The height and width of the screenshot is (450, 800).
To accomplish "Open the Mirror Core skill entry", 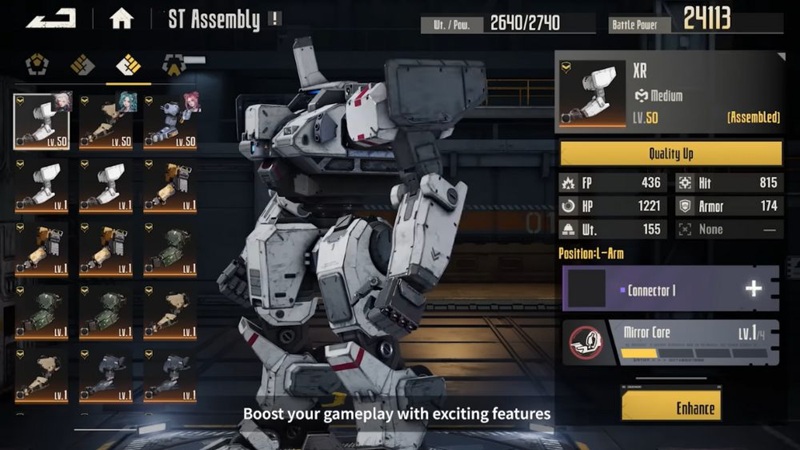I will coord(671,342).
